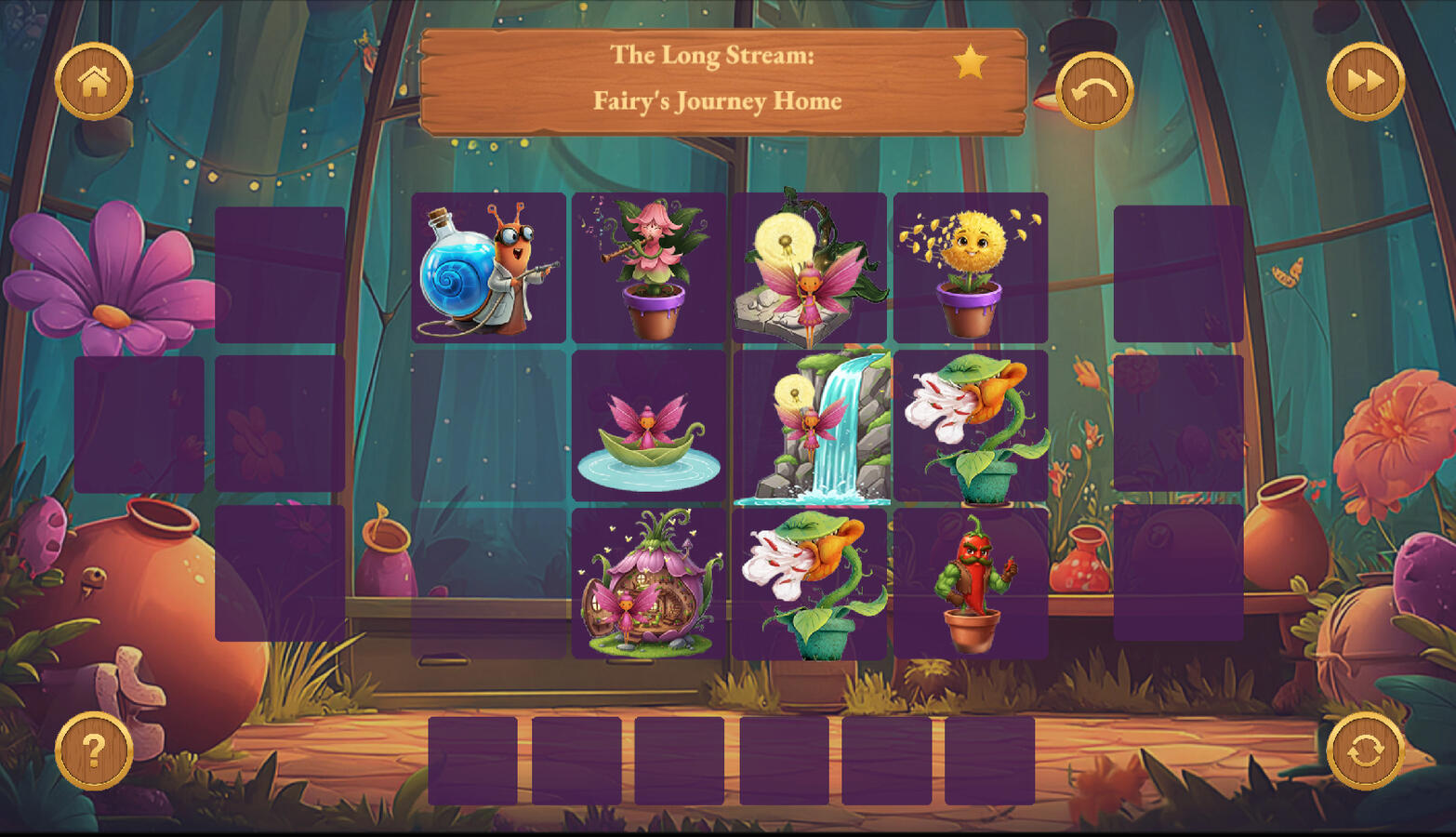Image resolution: width=1456 pixels, height=837 pixels.
Task: Select the yellow dandelion in pot tile
Action: (x=970, y=268)
